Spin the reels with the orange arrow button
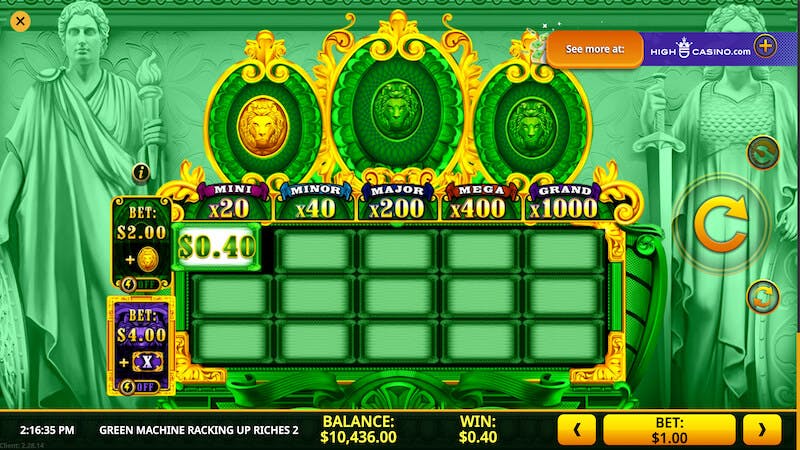 [x=720, y=225]
